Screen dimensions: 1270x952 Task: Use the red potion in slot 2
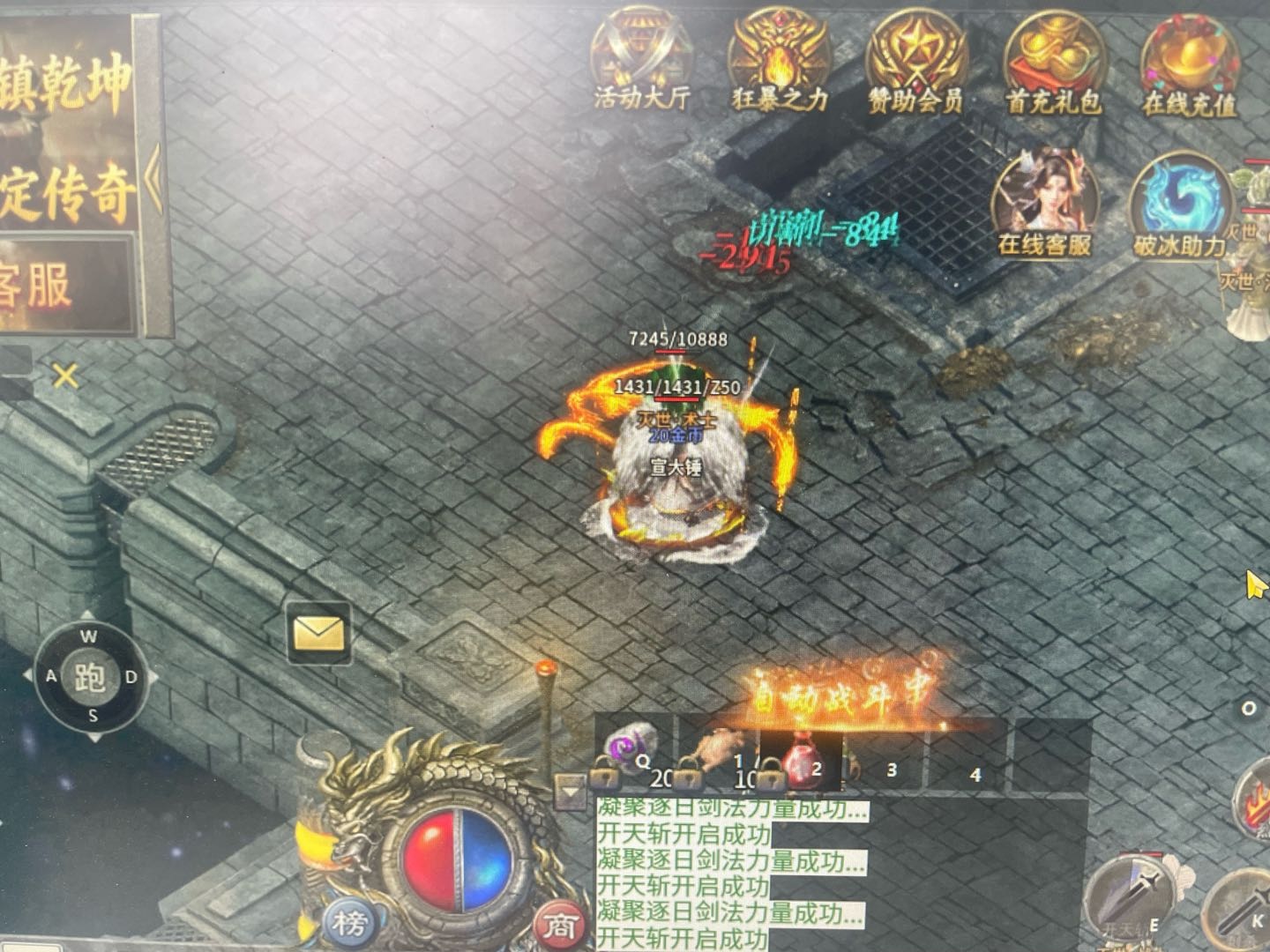[799, 761]
